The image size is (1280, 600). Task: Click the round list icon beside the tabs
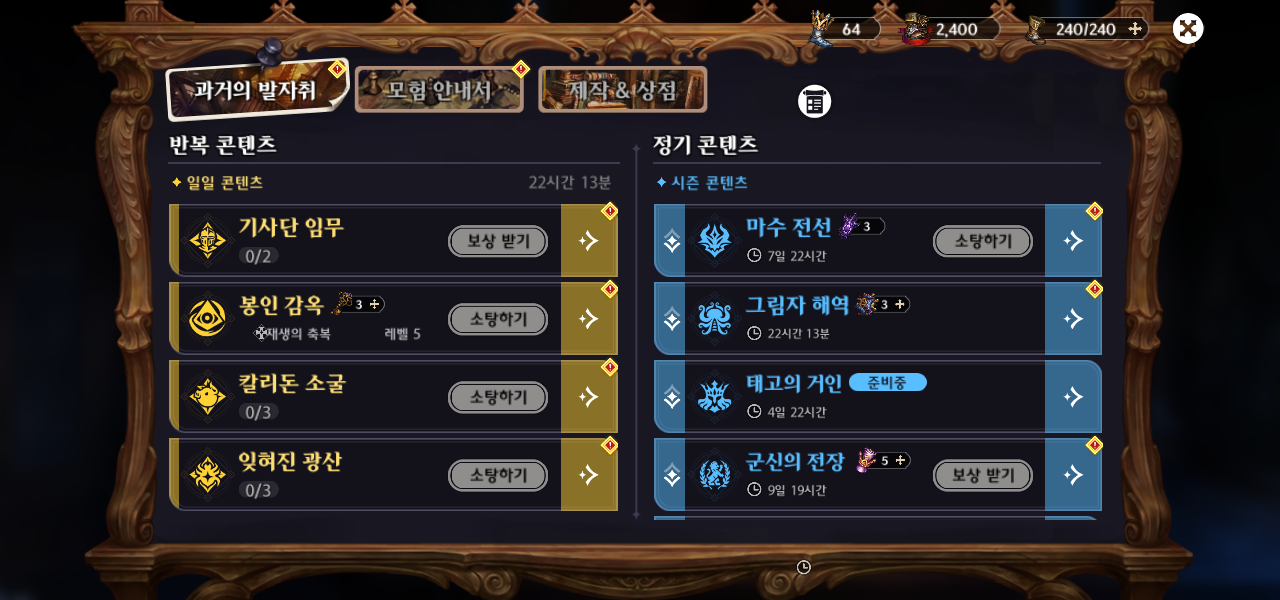[x=814, y=101]
